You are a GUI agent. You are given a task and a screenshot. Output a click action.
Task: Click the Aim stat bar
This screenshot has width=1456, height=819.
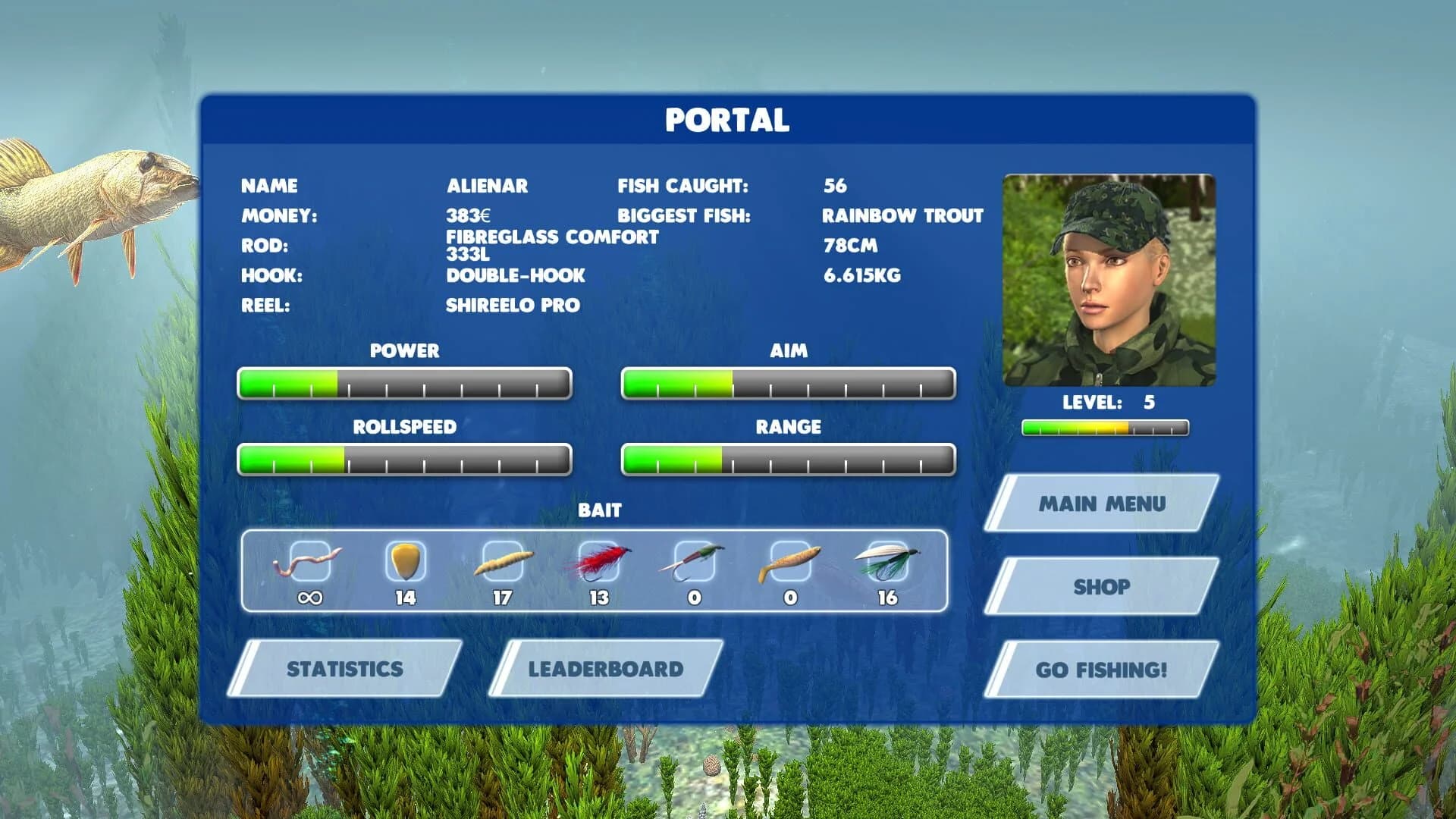click(x=788, y=383)
